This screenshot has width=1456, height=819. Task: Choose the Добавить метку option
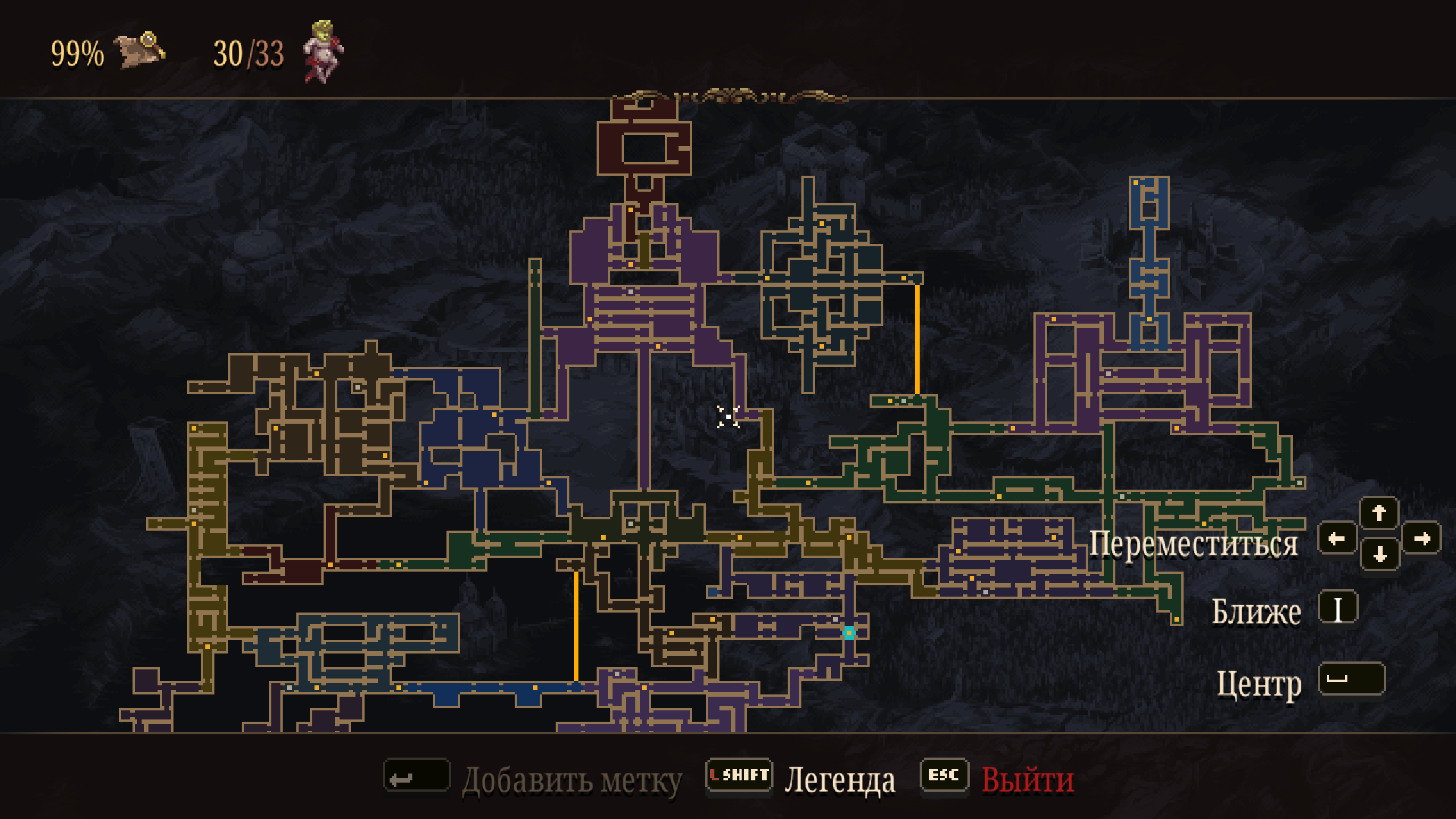pos(571,780)
